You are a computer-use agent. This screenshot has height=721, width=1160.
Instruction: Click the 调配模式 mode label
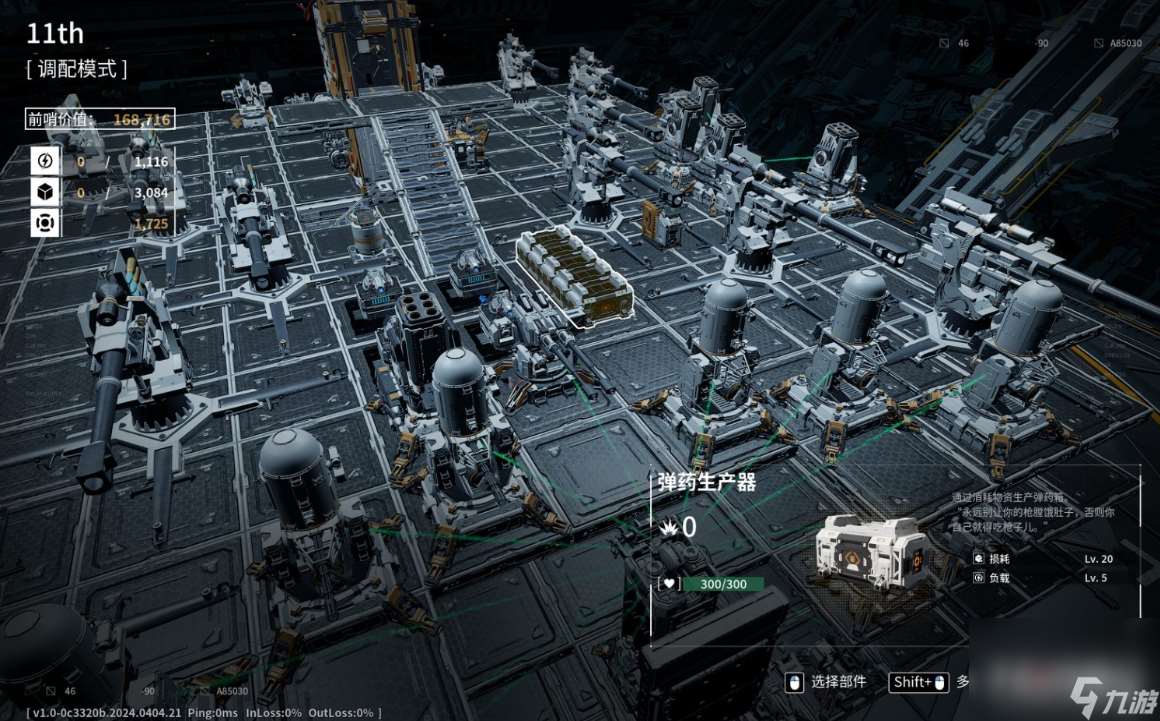(x=77, y=69)
